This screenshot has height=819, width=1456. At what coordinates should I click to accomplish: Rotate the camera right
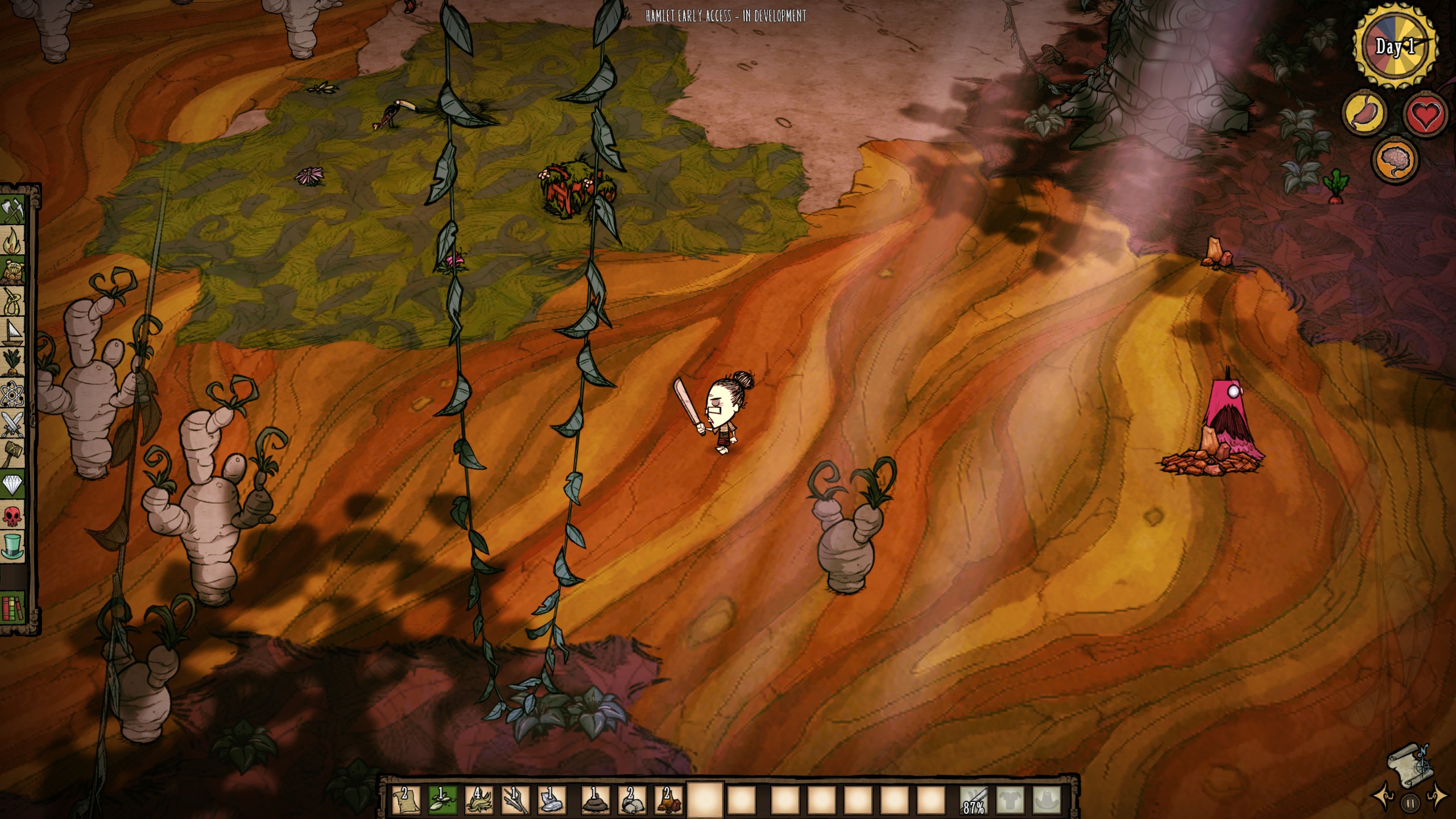pyautogui.click(x=1437, y=794)
